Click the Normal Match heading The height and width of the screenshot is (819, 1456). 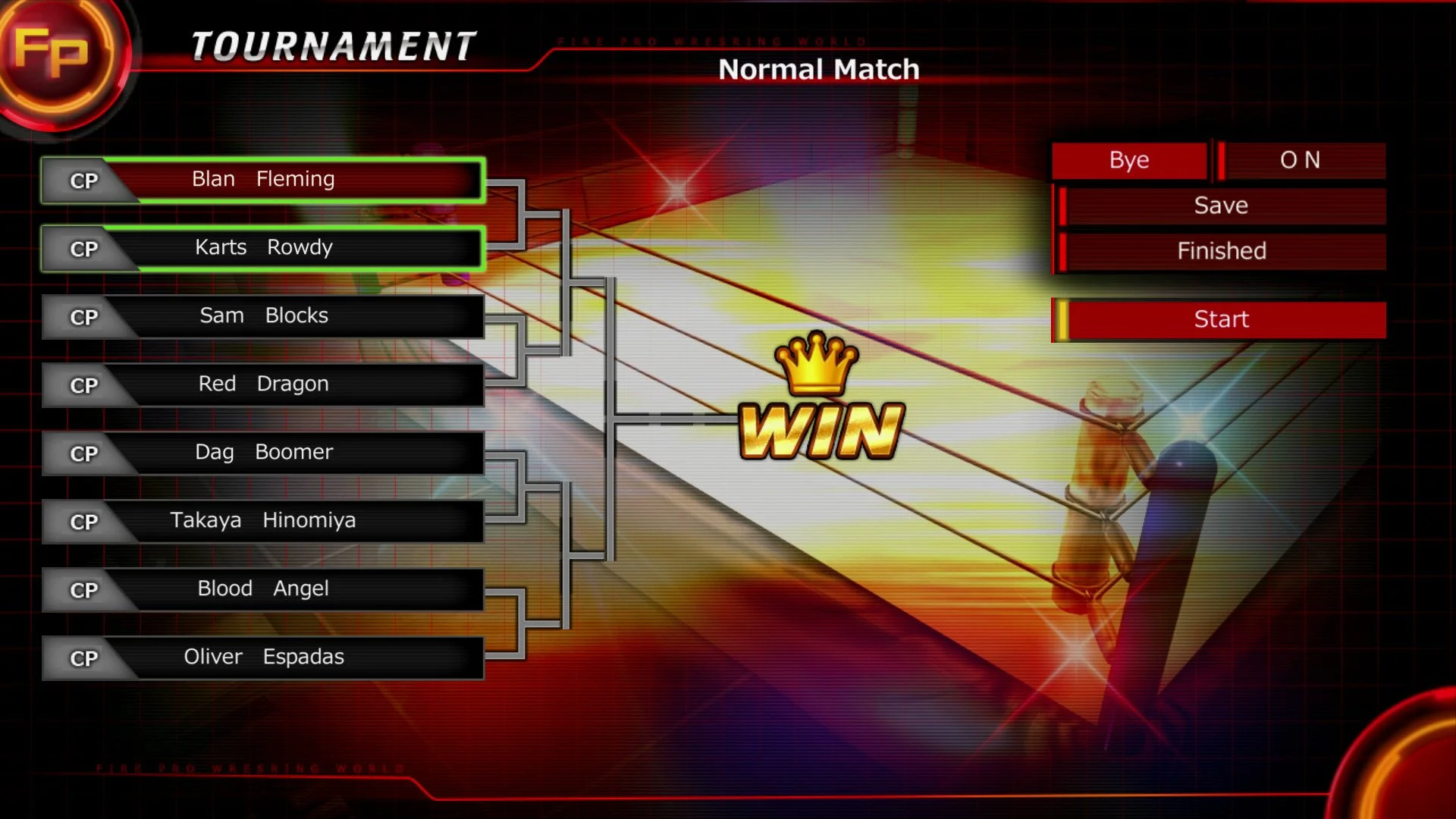[x=819, y=69]
